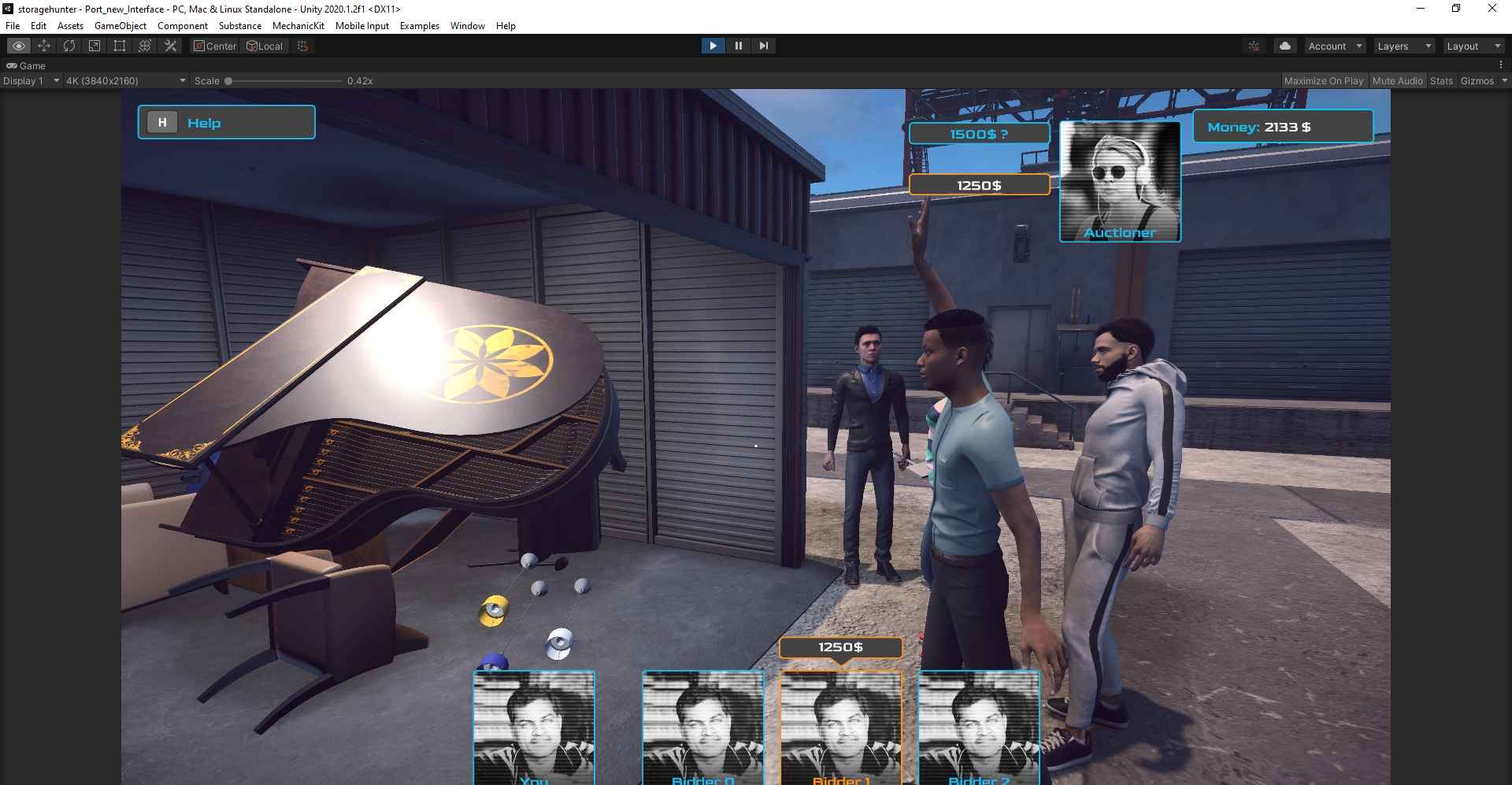Open the Layout dropdown
1512x785 pixels.
tap(1473, 46)
